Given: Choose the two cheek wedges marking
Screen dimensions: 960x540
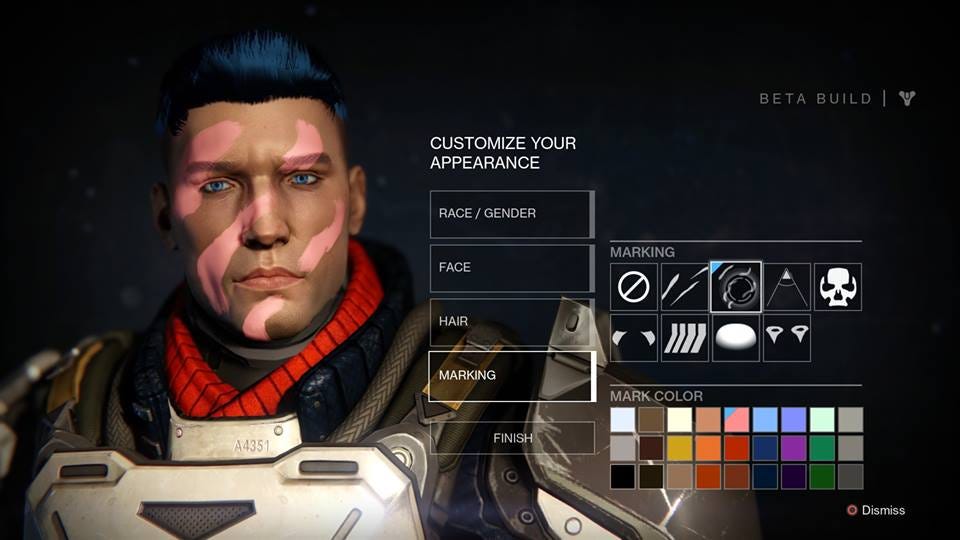Looking at the screenshot, I should coord(634,338).
